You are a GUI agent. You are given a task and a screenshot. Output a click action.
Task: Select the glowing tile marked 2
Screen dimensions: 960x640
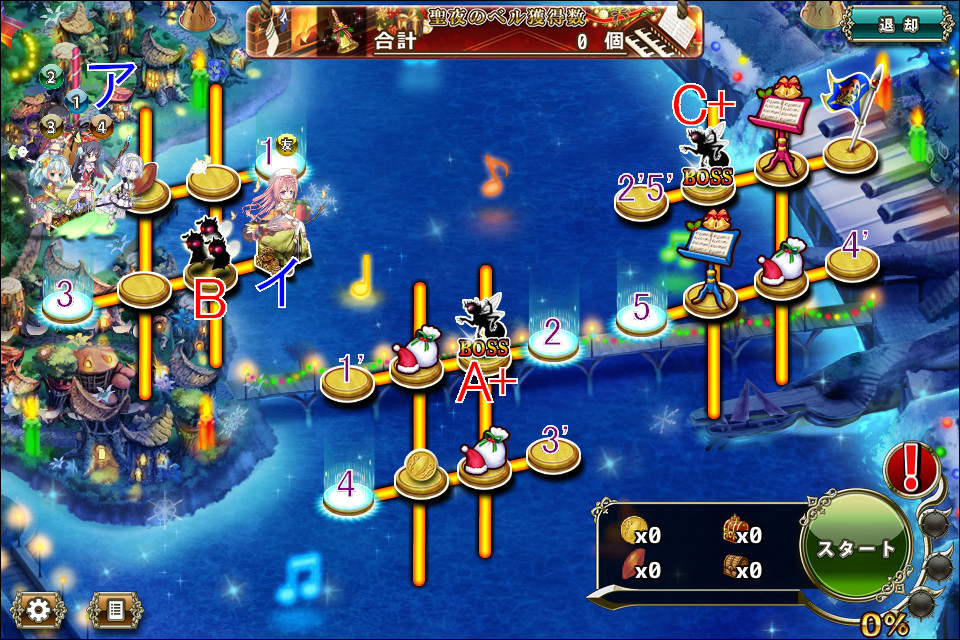pos(553,340)
